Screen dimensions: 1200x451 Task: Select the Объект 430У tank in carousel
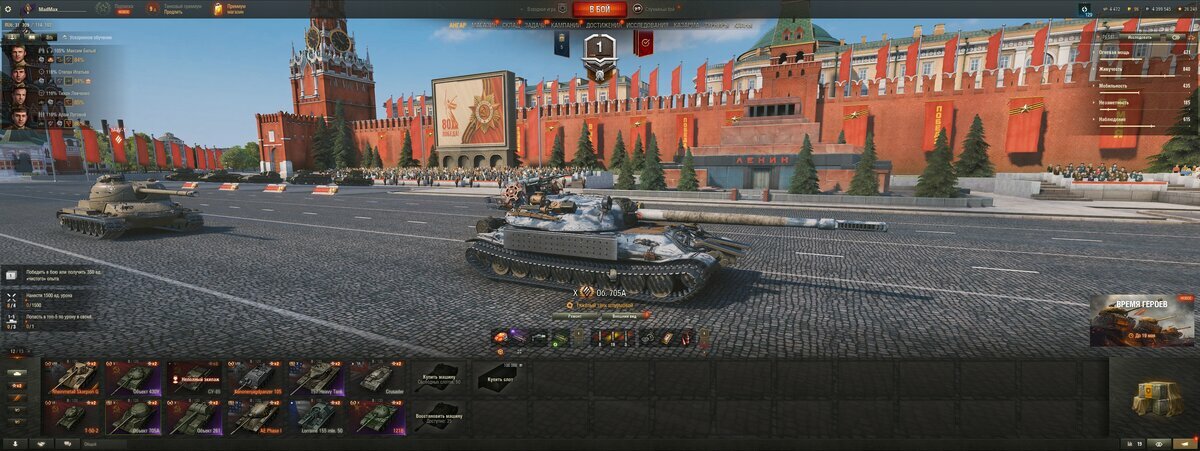(133, 378)
